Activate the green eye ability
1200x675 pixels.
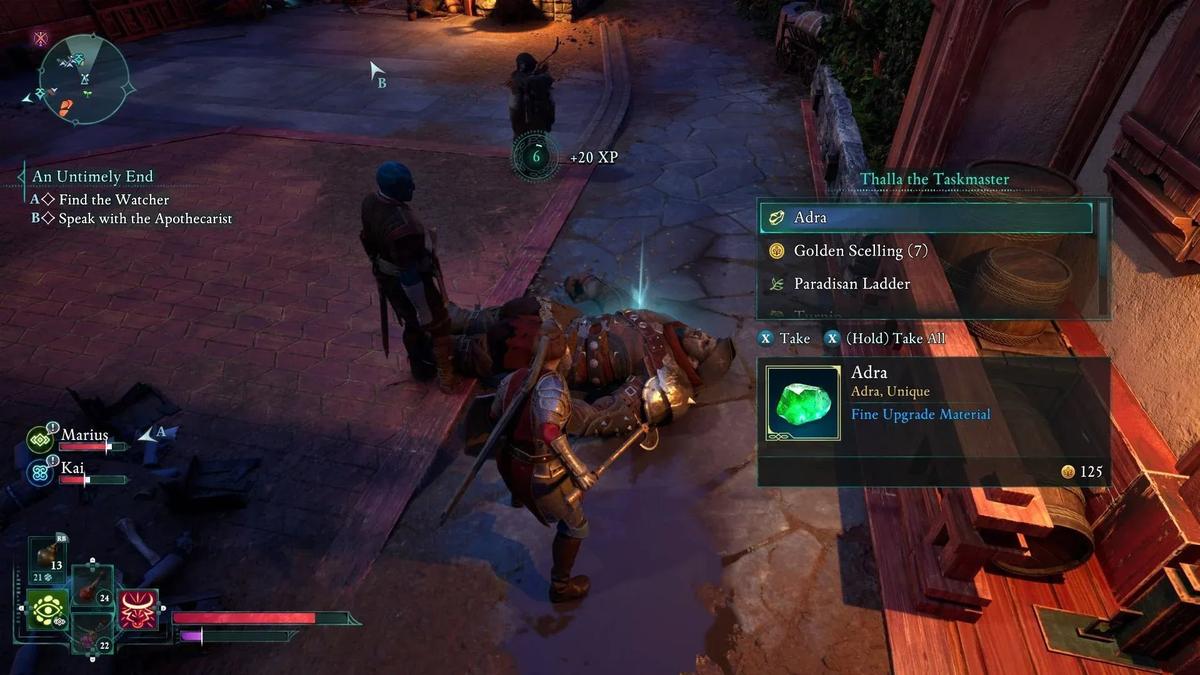click(47, 609)
